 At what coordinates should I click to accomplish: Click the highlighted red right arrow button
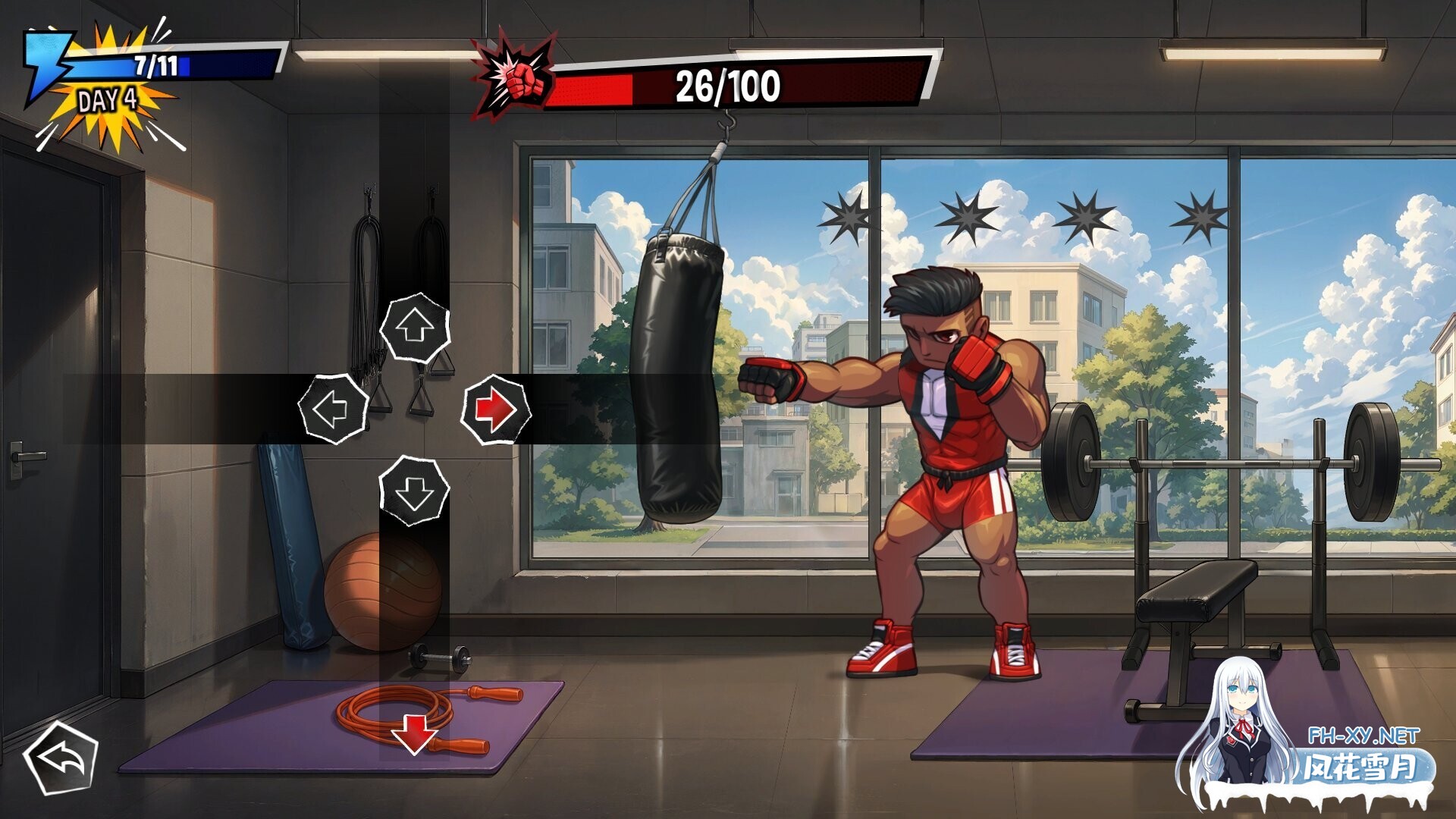[x=496, y=409]
